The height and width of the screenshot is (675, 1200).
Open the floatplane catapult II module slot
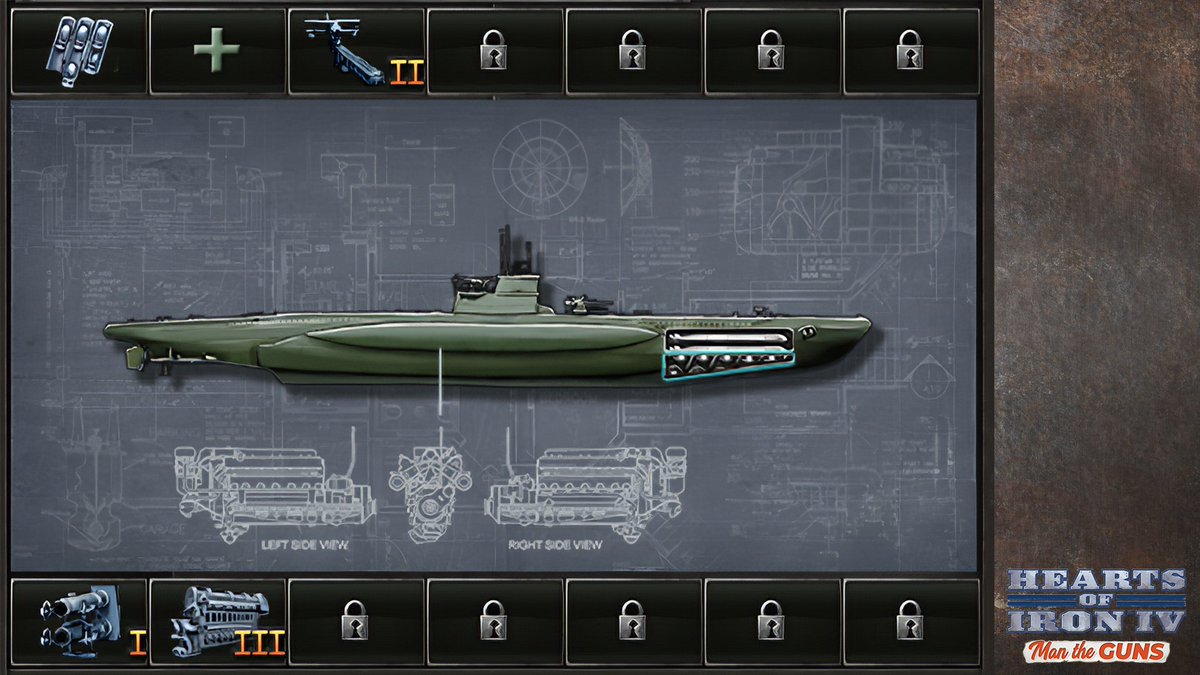(356, 50)
